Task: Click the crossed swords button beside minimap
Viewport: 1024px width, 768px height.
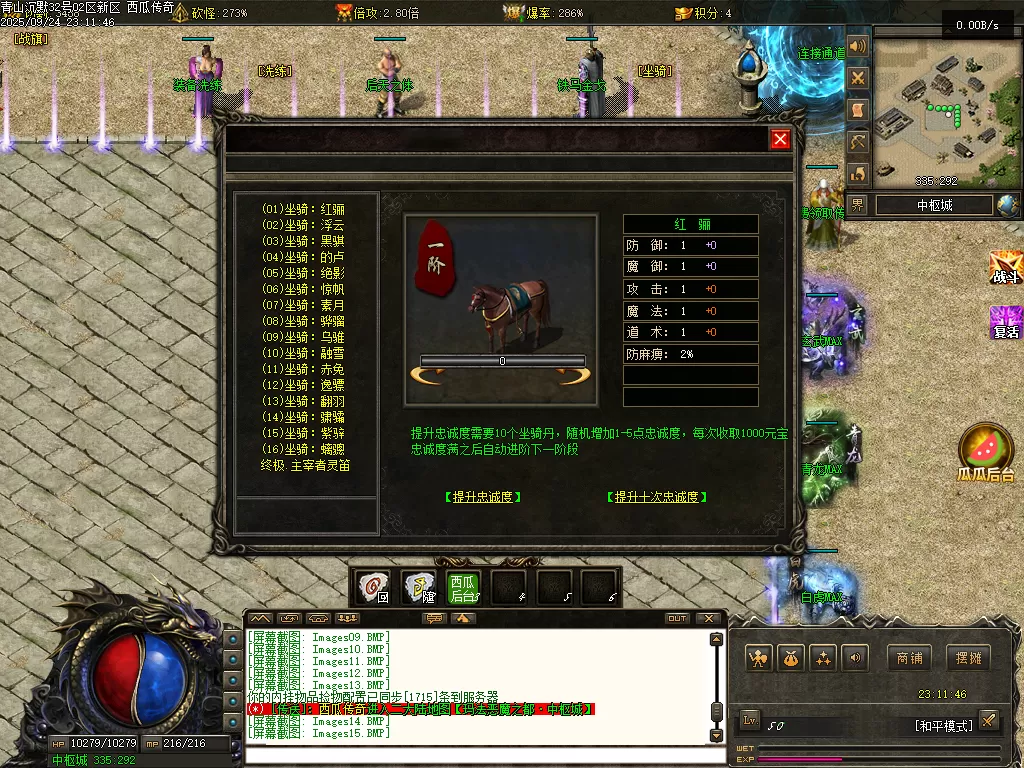Action: (857, 78)
